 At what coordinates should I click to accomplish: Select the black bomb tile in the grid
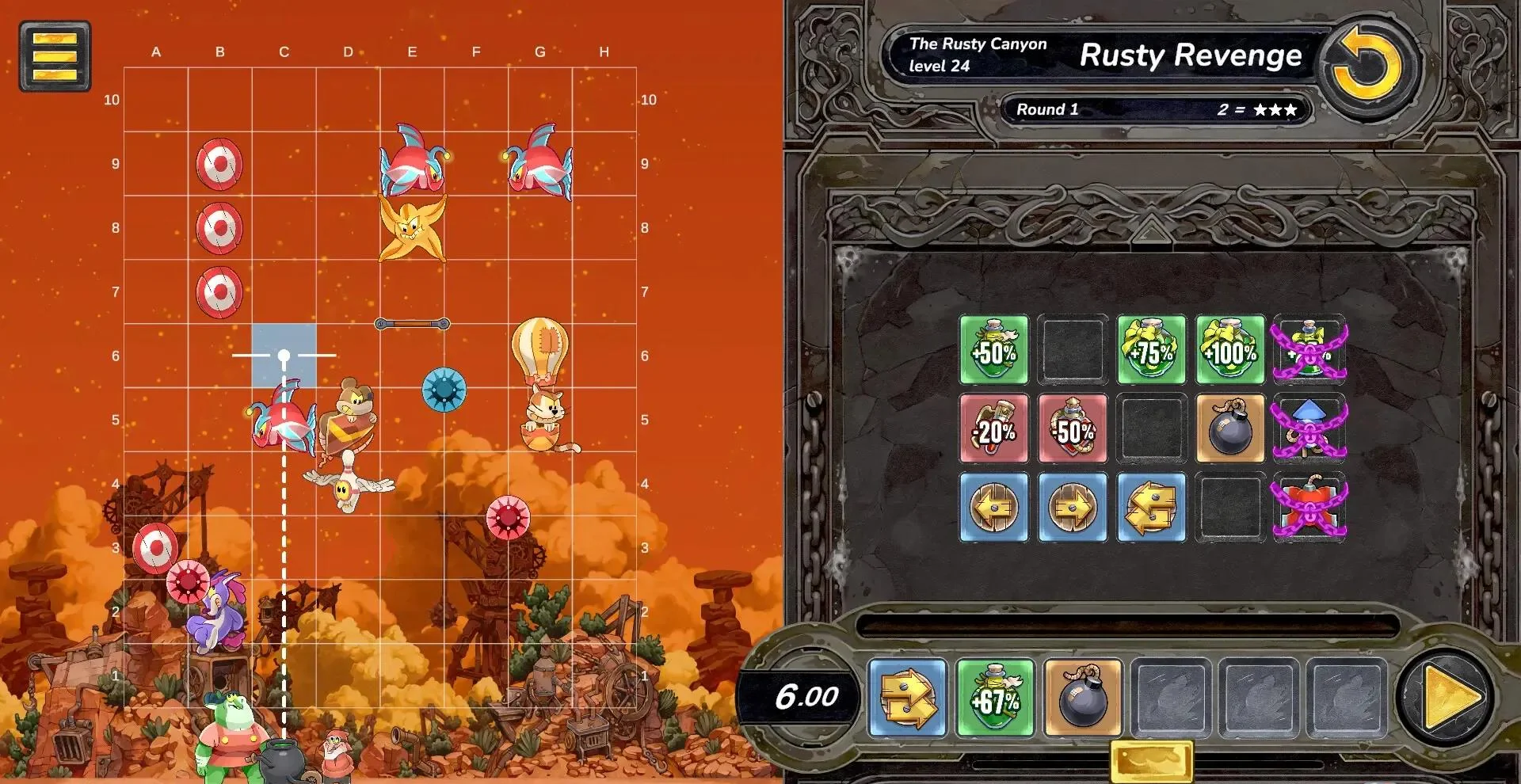pos(1230,428)
